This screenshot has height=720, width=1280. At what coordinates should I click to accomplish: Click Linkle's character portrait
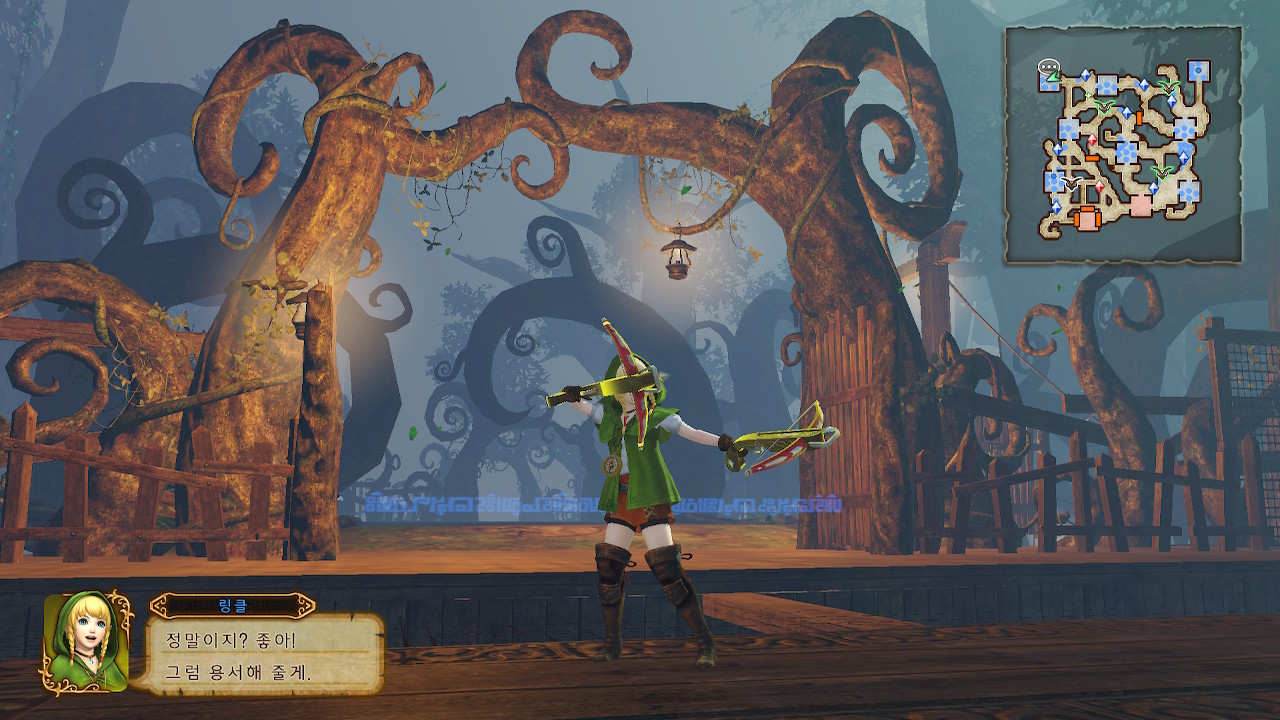[x=86, y=640]
